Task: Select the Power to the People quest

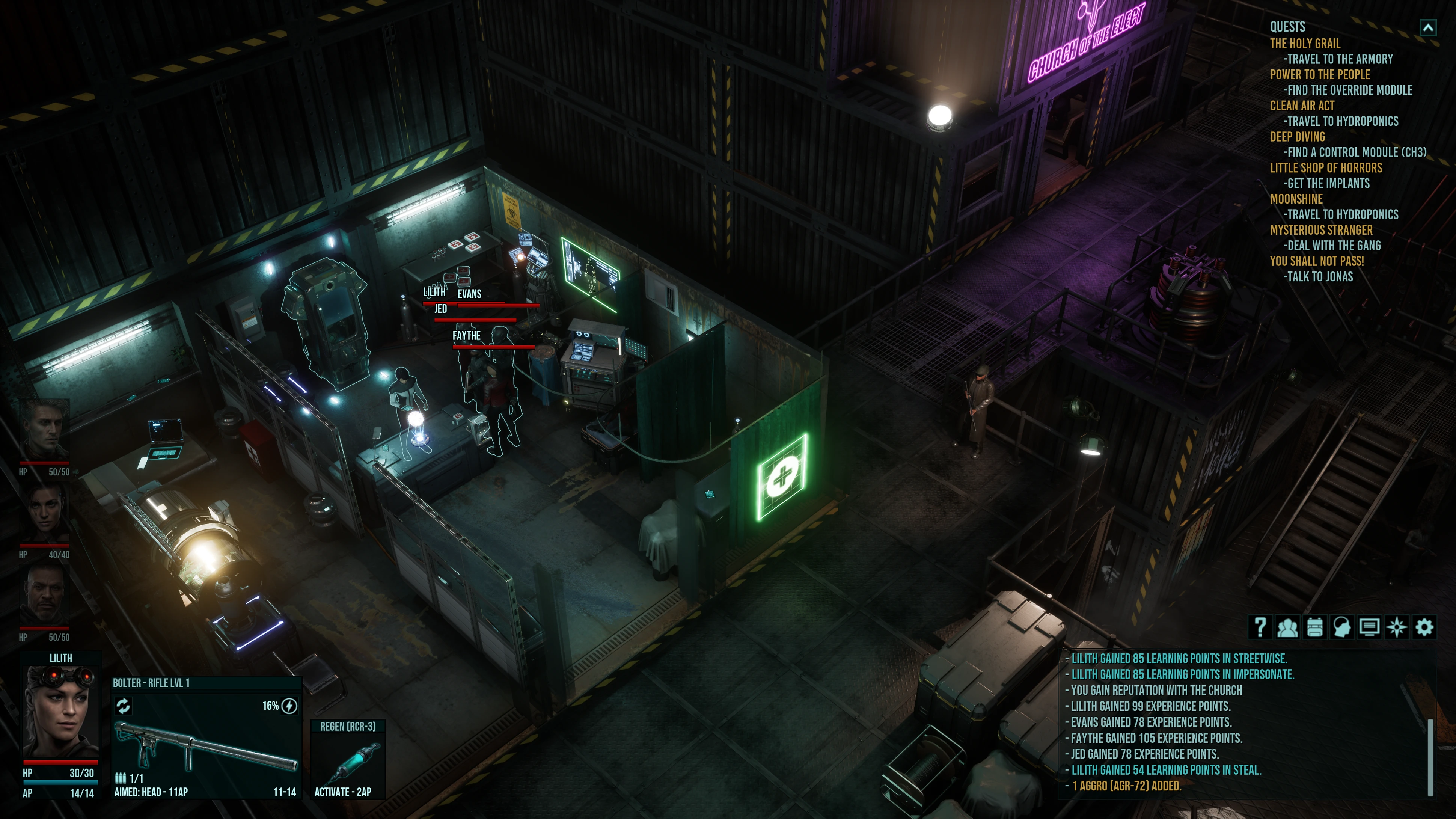Action: click(x=1320, y=75)
